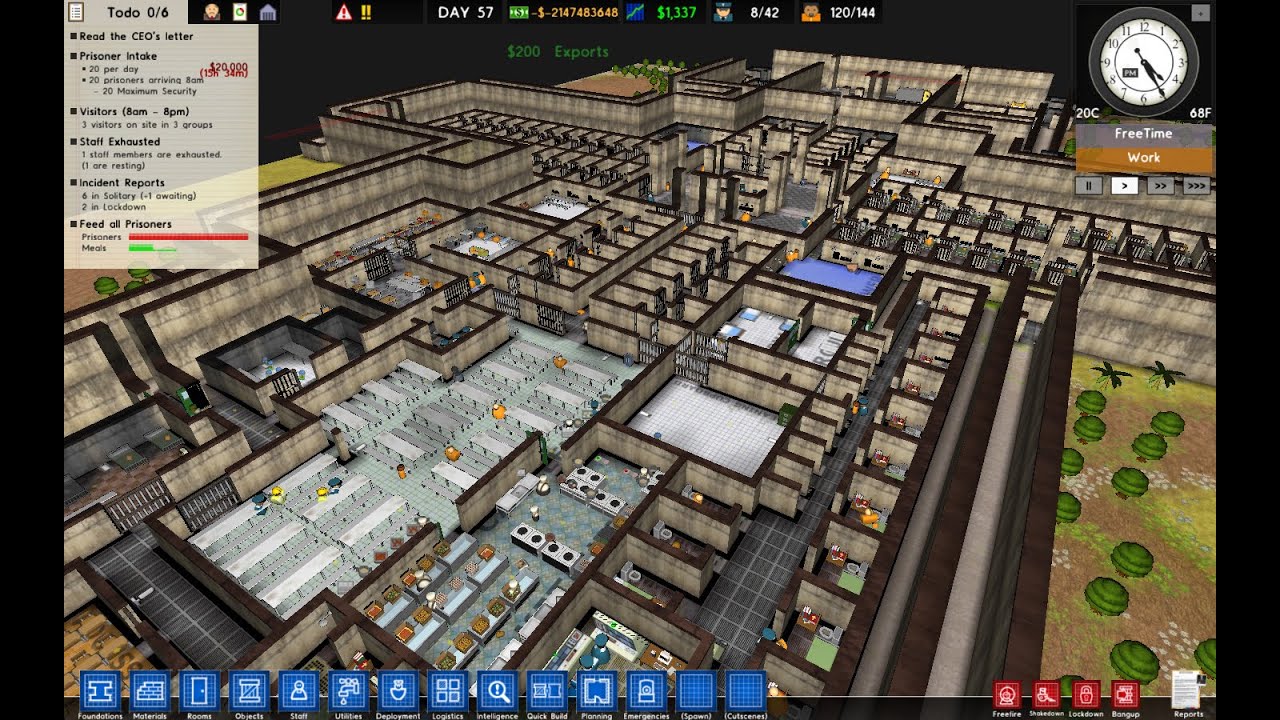Viewport: 1280px width, 720px height.
Task: Open the Rooms menu
Action: [x=200, y=691]
